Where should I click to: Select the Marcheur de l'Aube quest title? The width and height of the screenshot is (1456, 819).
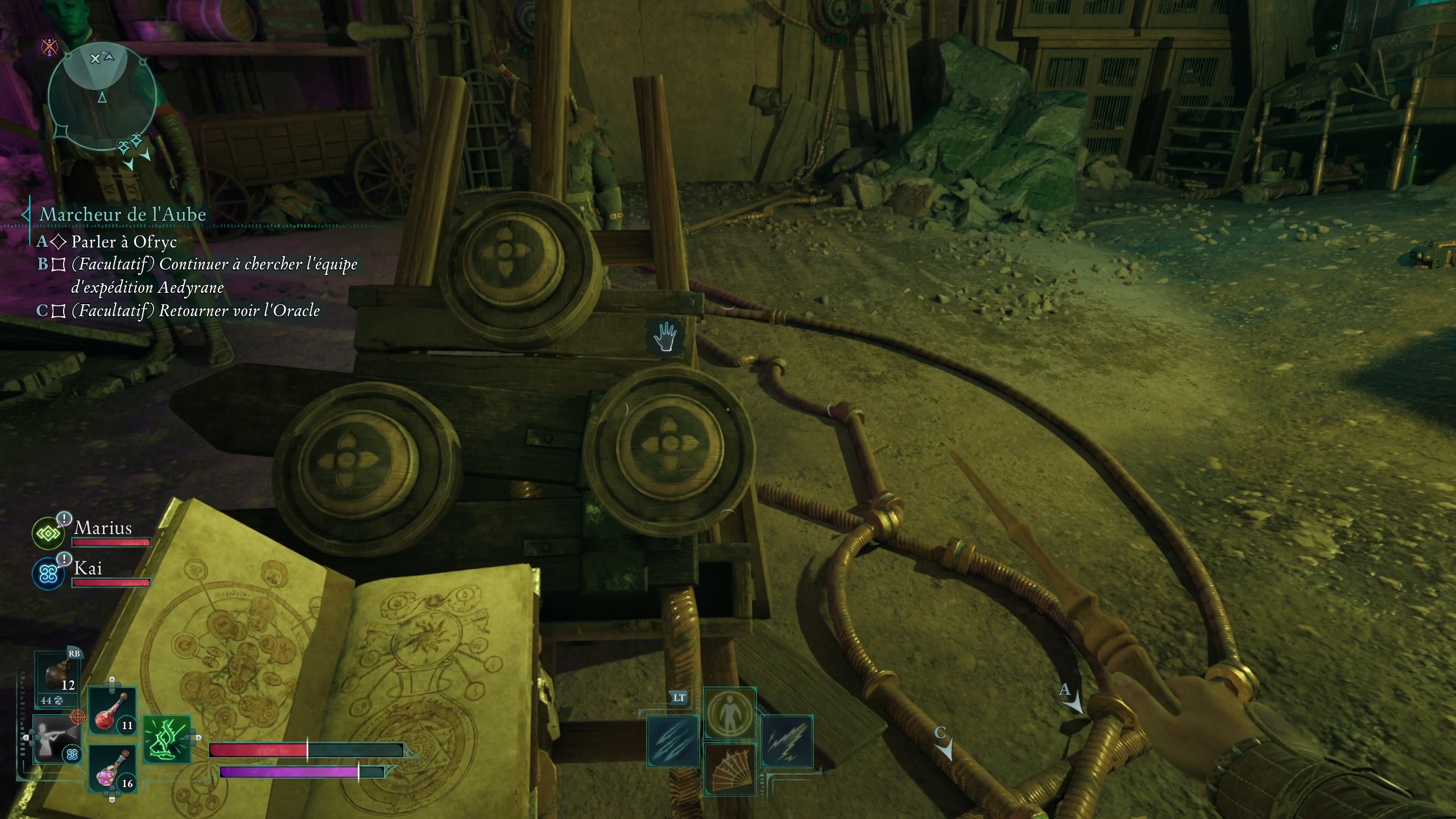click(122, 214)
